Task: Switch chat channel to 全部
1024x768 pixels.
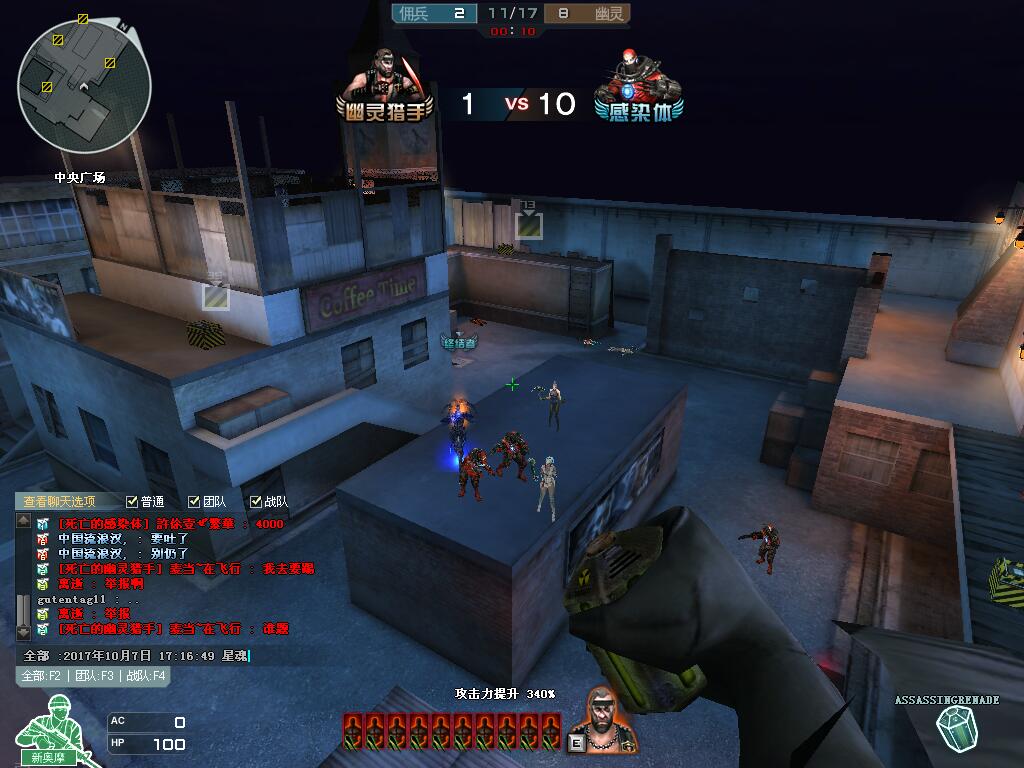Action: tap(42, 676)
